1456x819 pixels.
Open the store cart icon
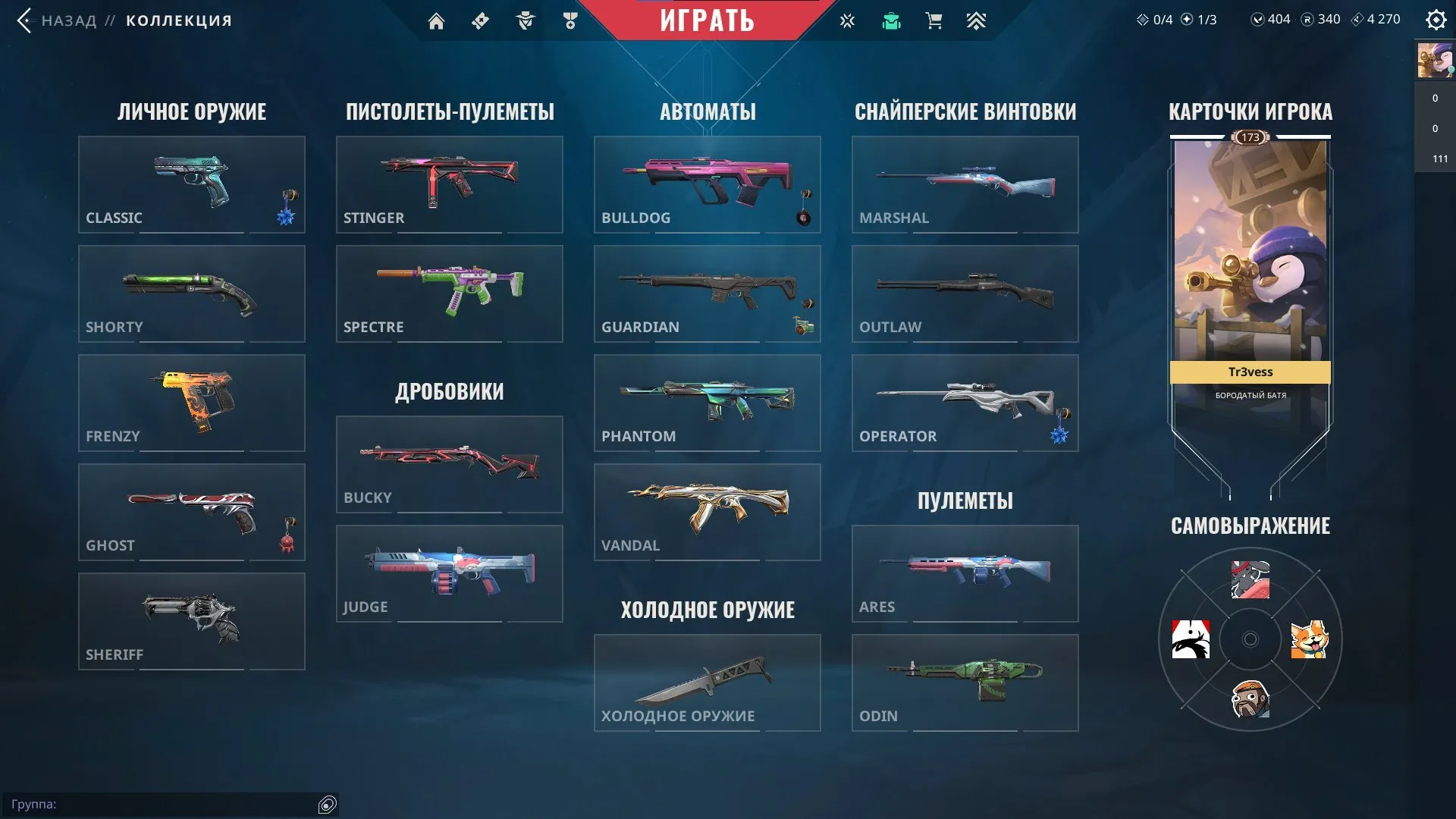tap(933, 20)
